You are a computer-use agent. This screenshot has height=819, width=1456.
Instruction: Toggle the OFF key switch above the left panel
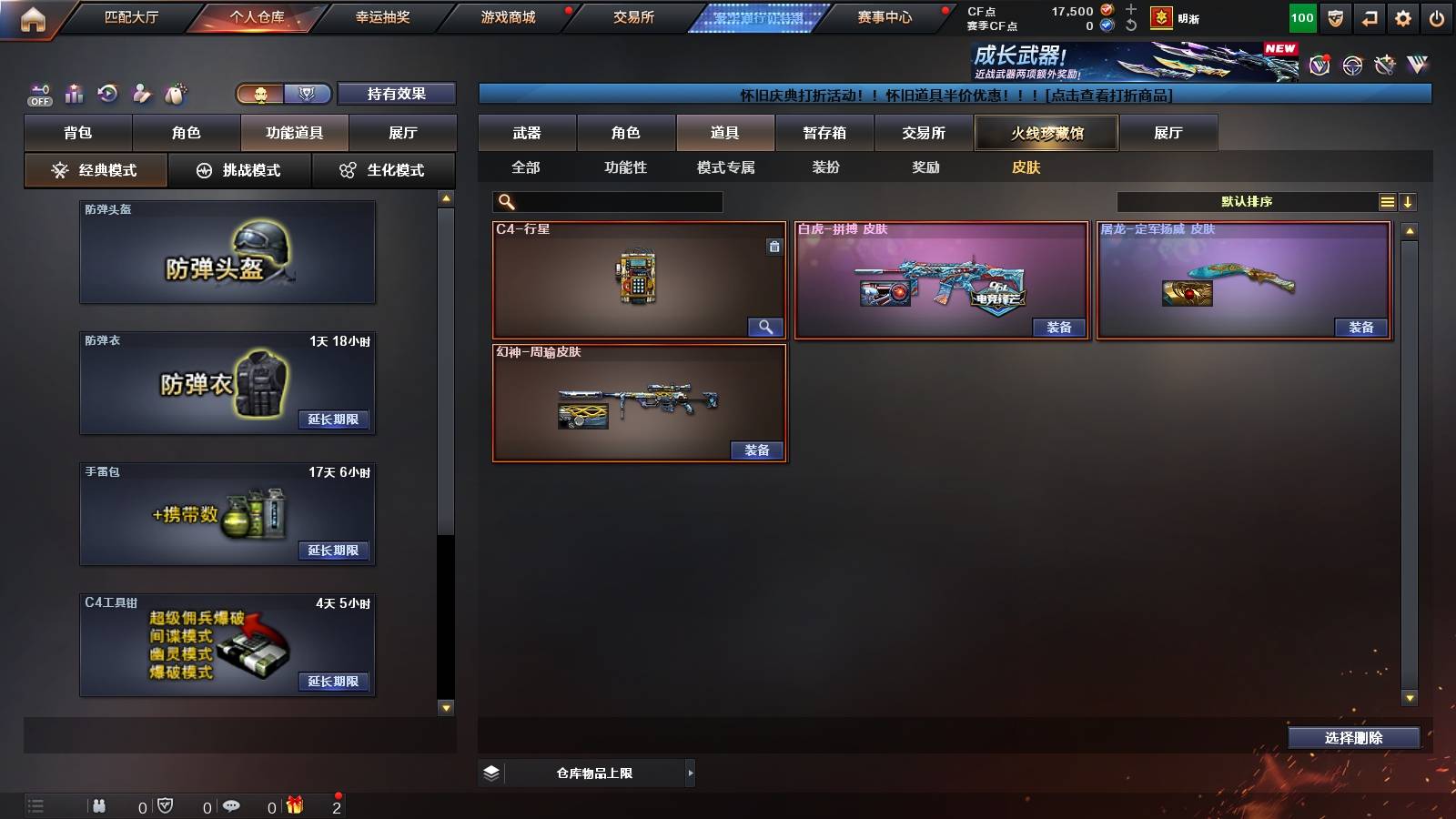coord(38,94)
